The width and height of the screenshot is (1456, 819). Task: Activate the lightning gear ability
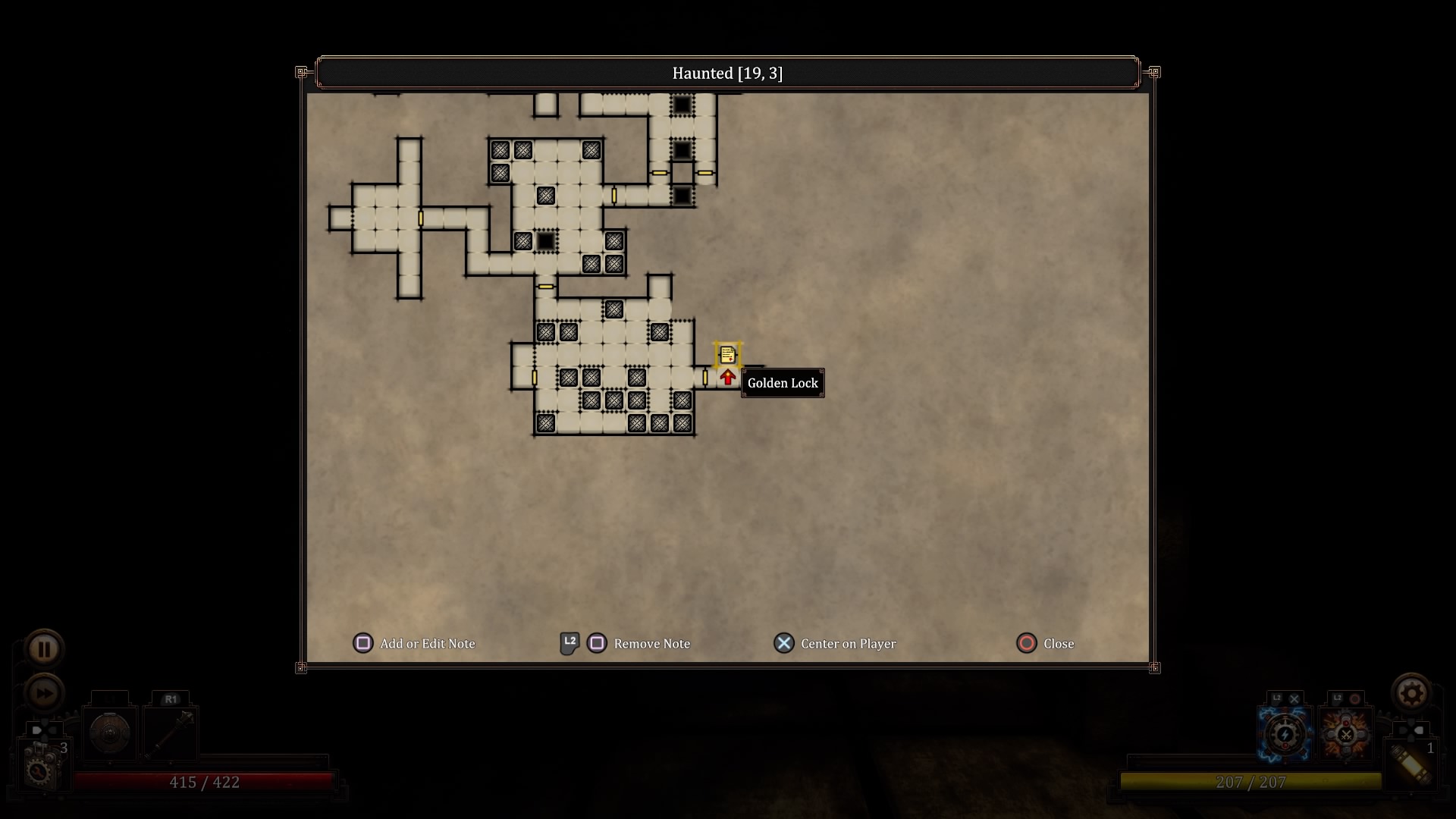click(1285, 733)
